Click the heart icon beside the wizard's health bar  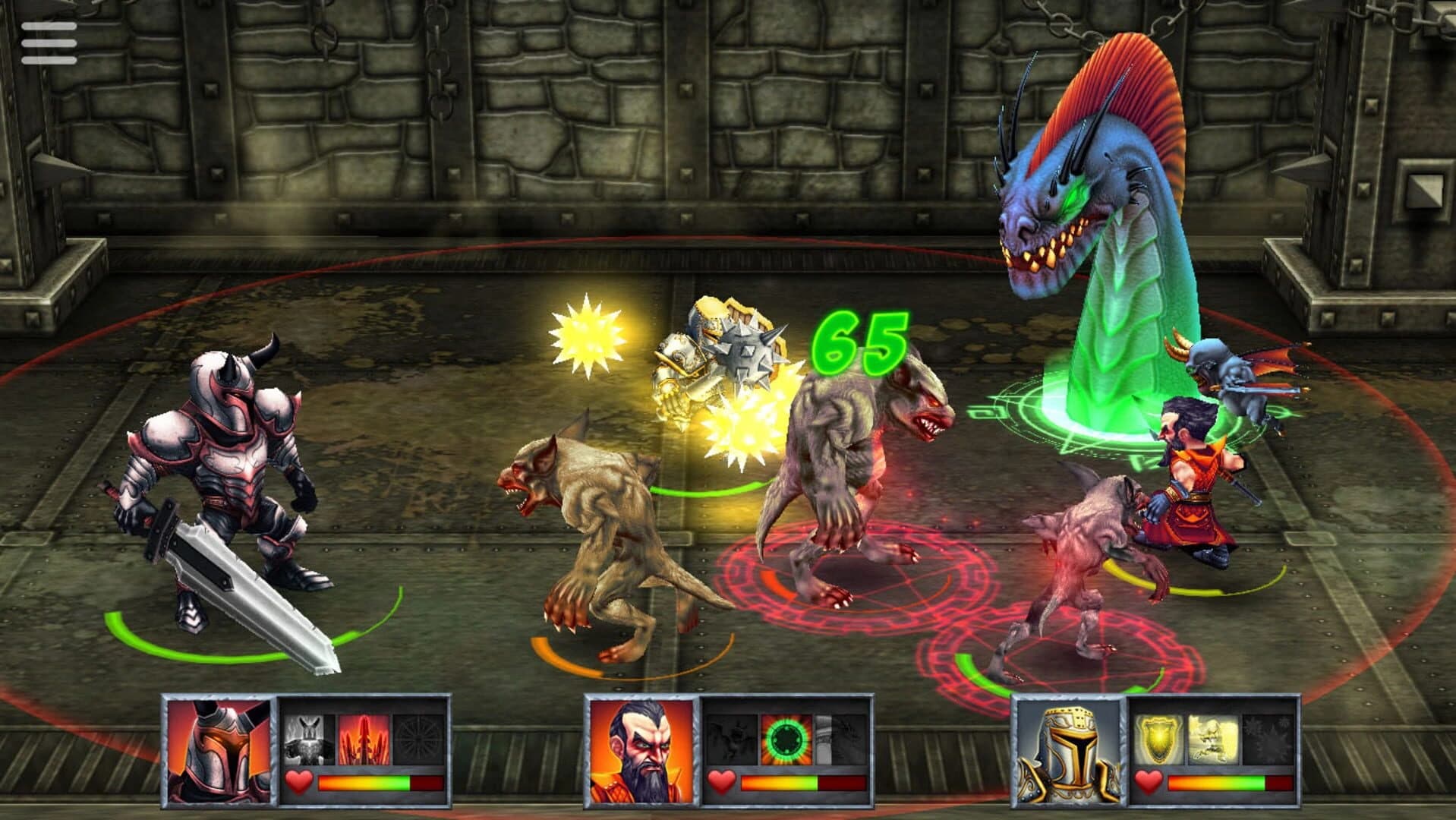(722, 781)
